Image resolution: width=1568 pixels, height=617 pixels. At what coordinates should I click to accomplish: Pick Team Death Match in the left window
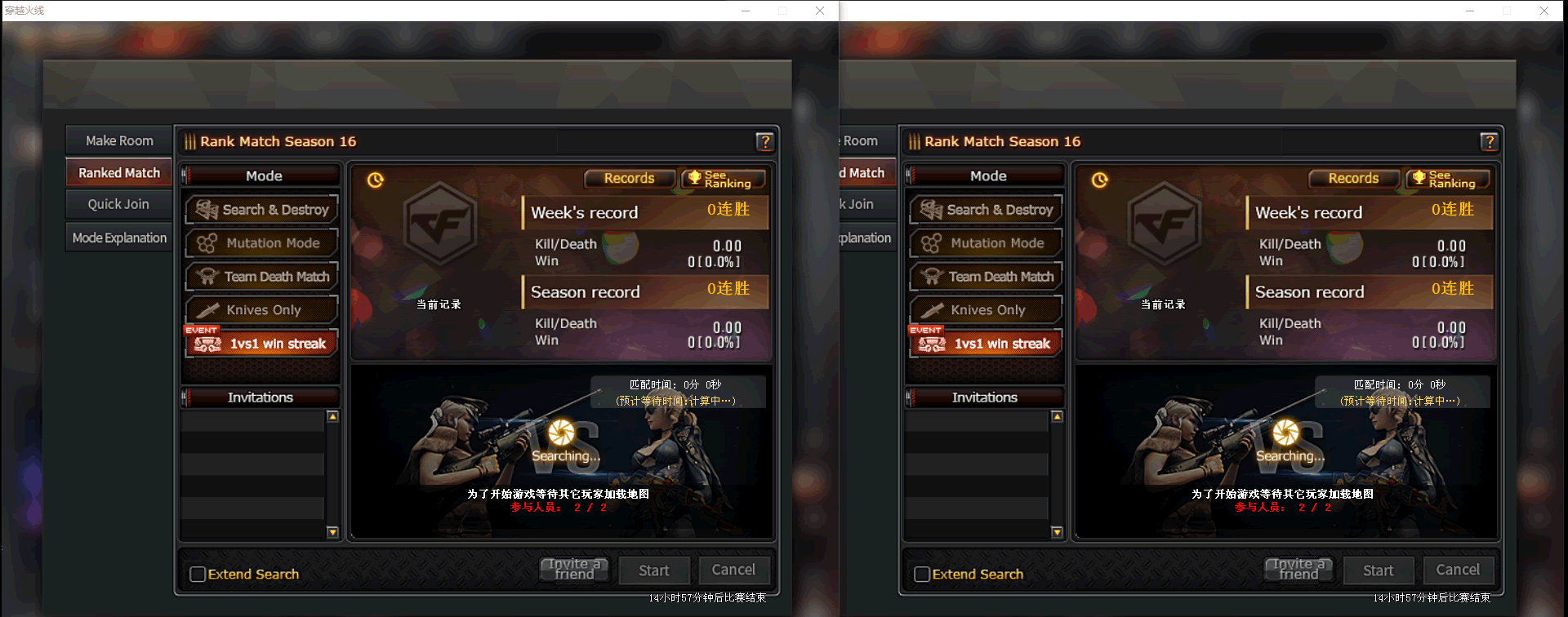(x=261, y=277)
